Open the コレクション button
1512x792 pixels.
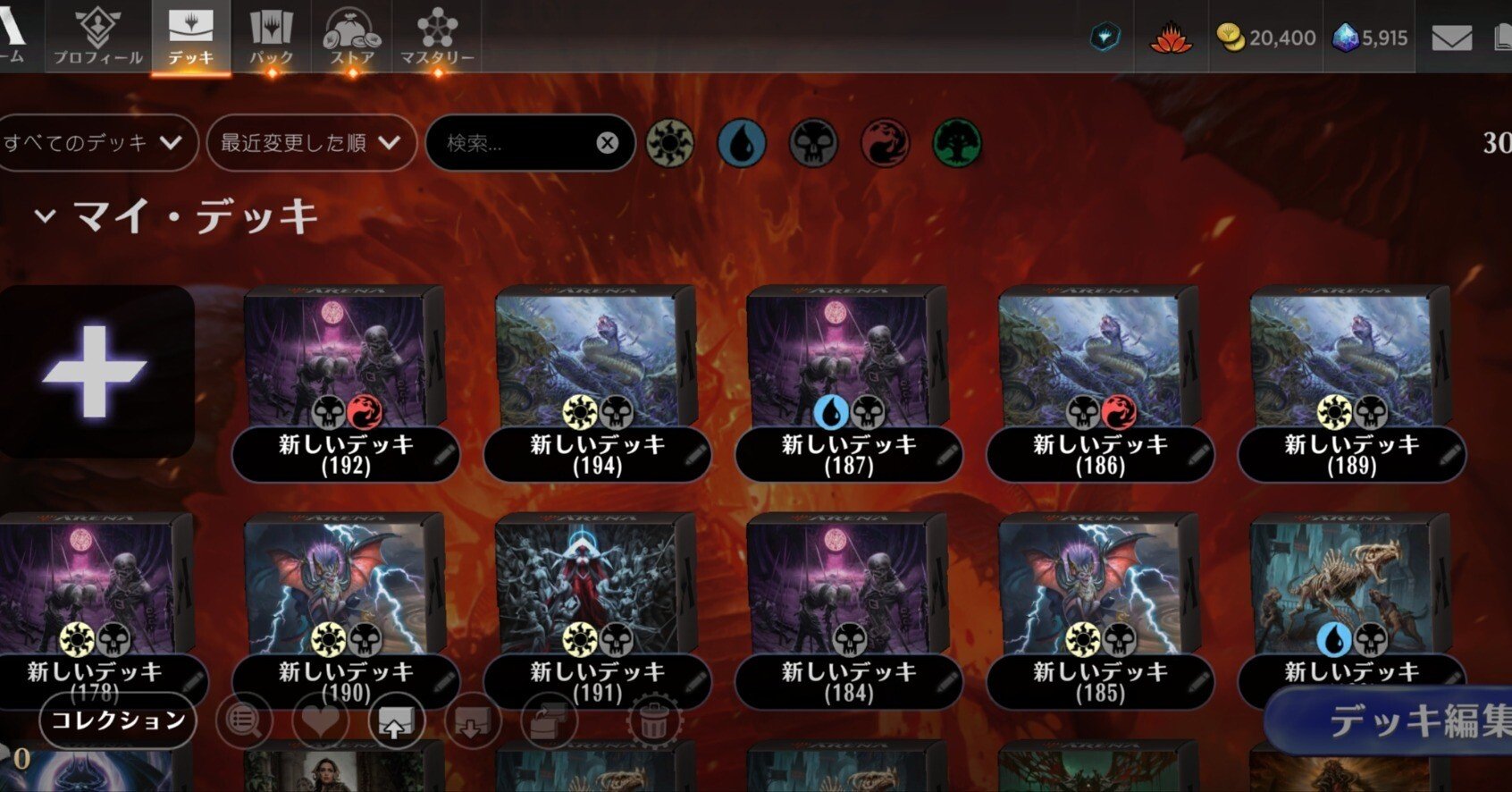coord(118,720)
